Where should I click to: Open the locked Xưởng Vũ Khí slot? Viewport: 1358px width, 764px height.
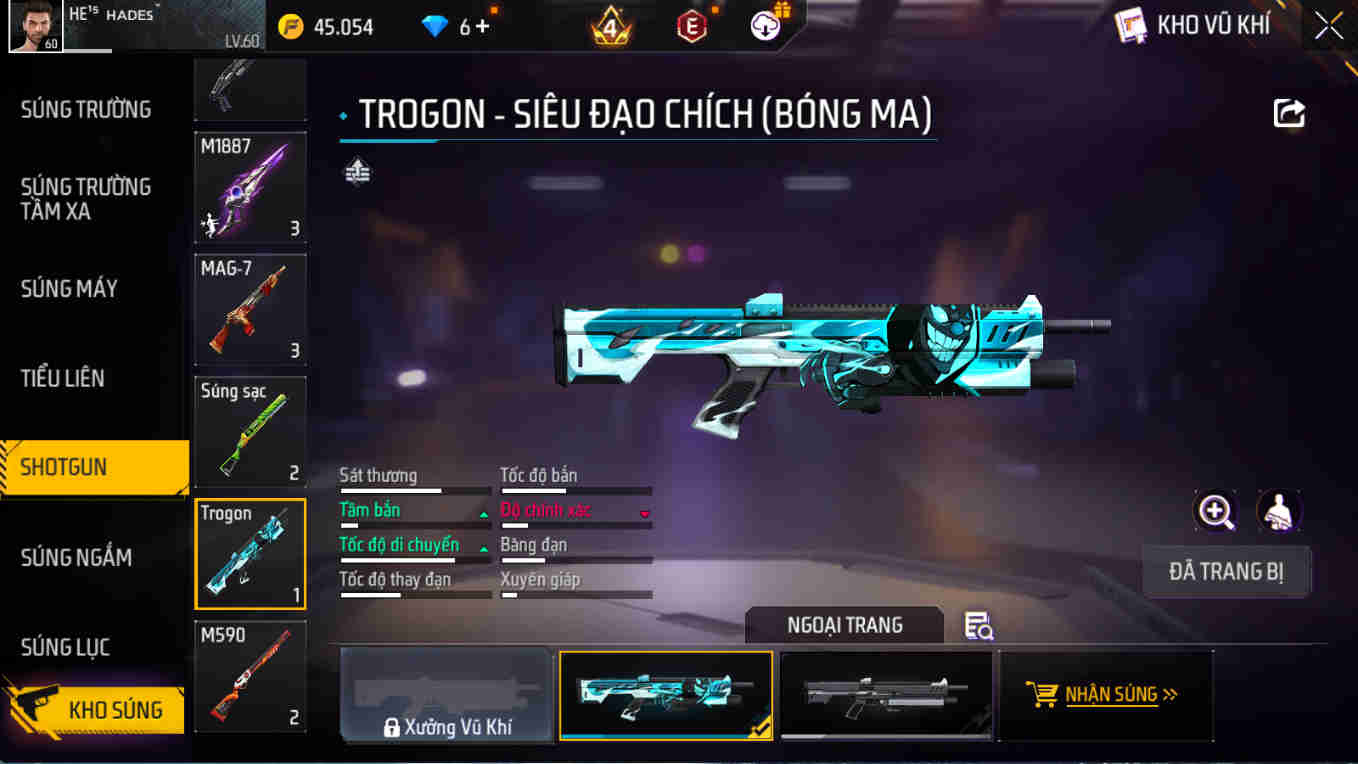[447, 696]
